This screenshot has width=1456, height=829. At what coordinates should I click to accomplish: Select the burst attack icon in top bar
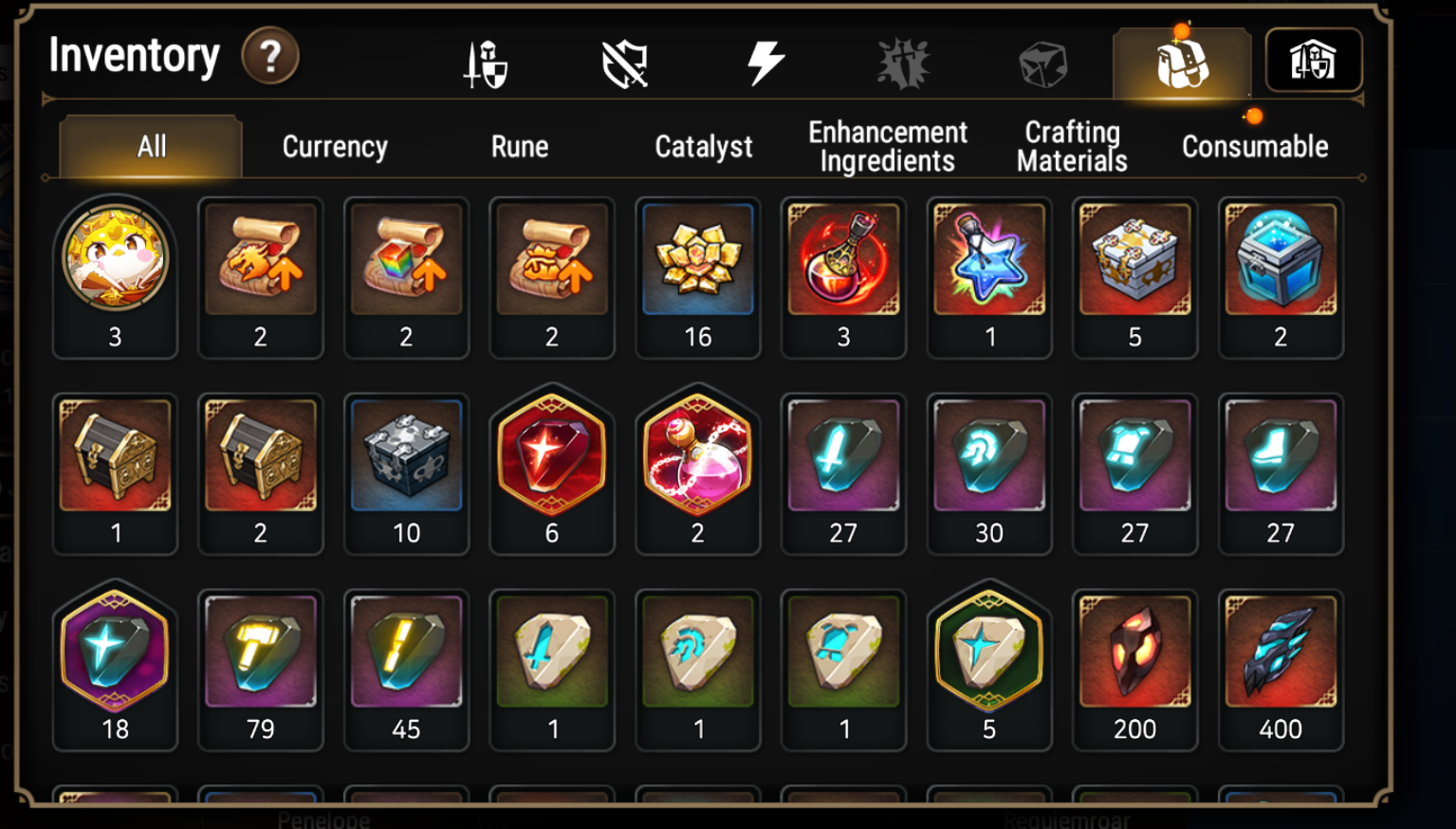click(901, 62)
